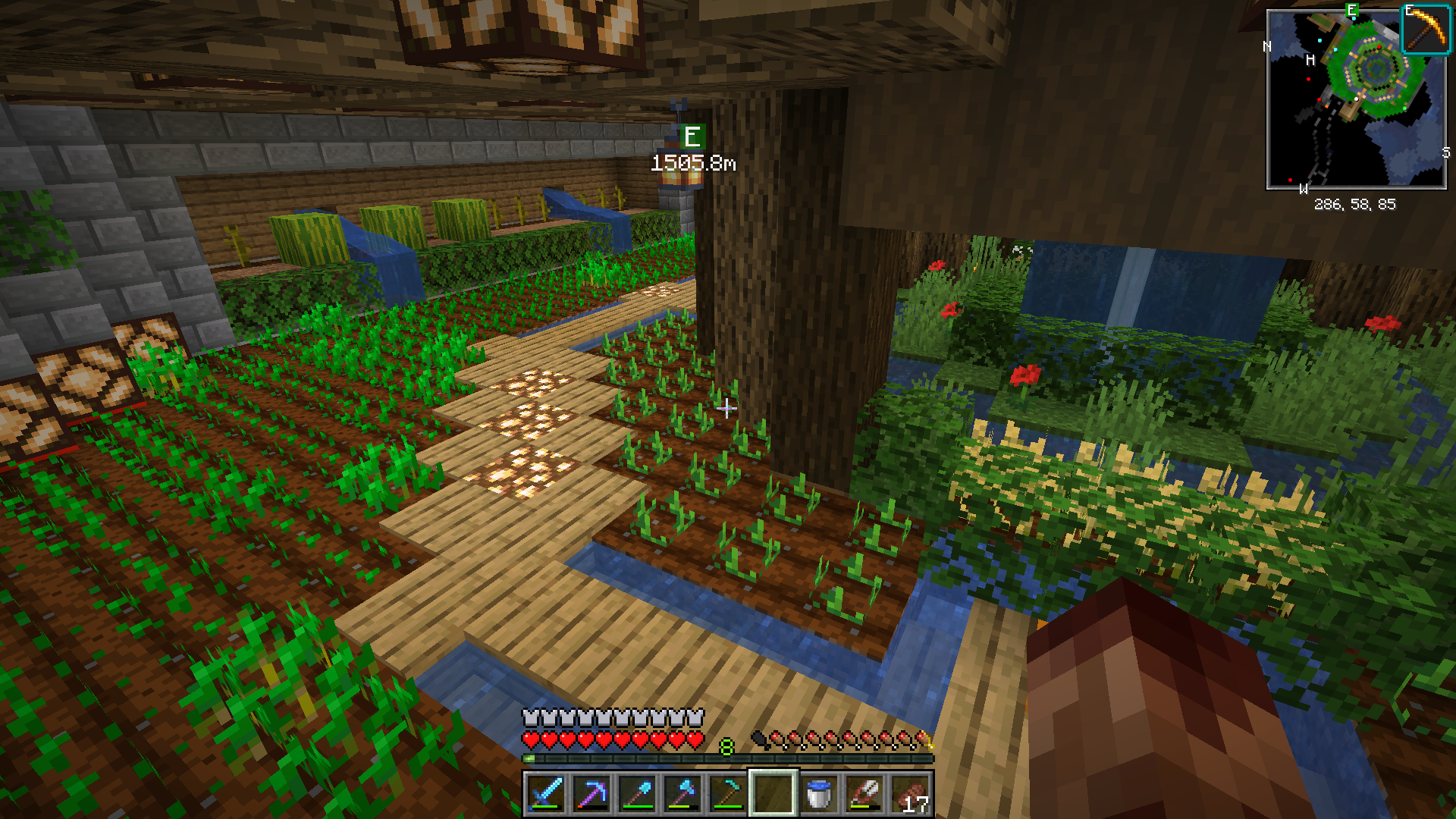Pick the diamond hoe hotbar slot
The height and width of the screenshot is (819, 1456).
pyautogui.click(x=728, y=794)
